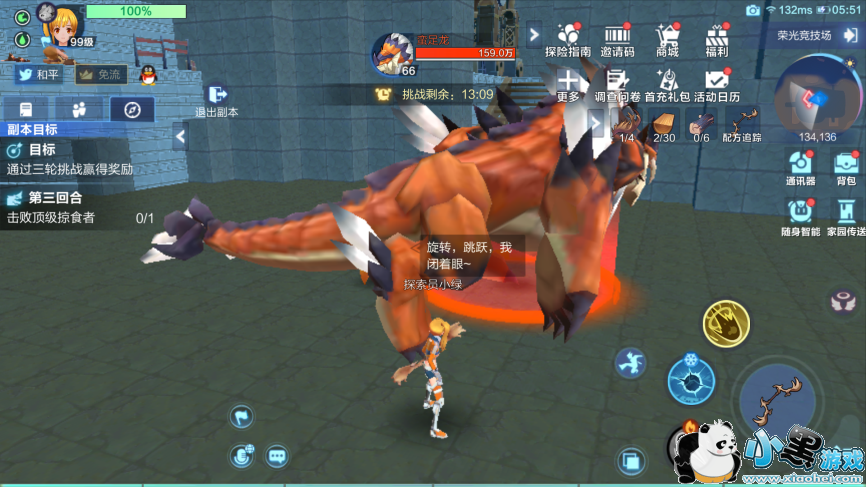This screenshot has width=866, height=487.
Task: Toggle the 和平 peace mode button
Action: pyautogui.click(x=38, y=74)
